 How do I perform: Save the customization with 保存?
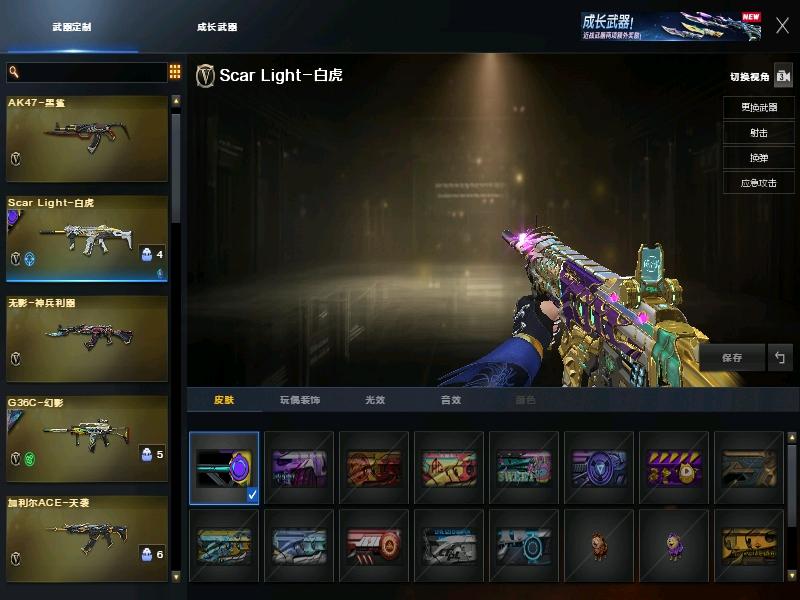coord(732,357)
